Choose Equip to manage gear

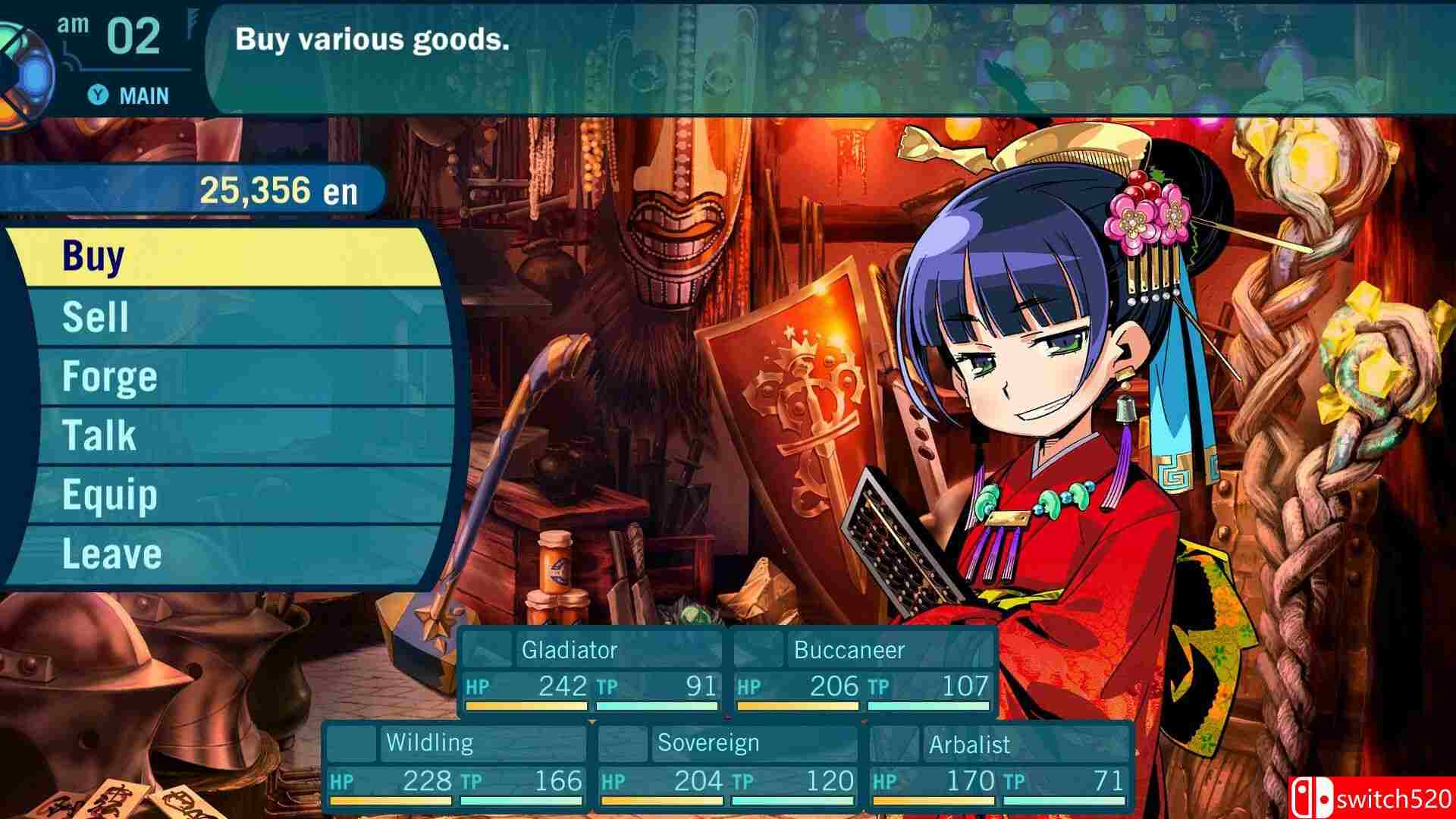[x=110, y=495]
